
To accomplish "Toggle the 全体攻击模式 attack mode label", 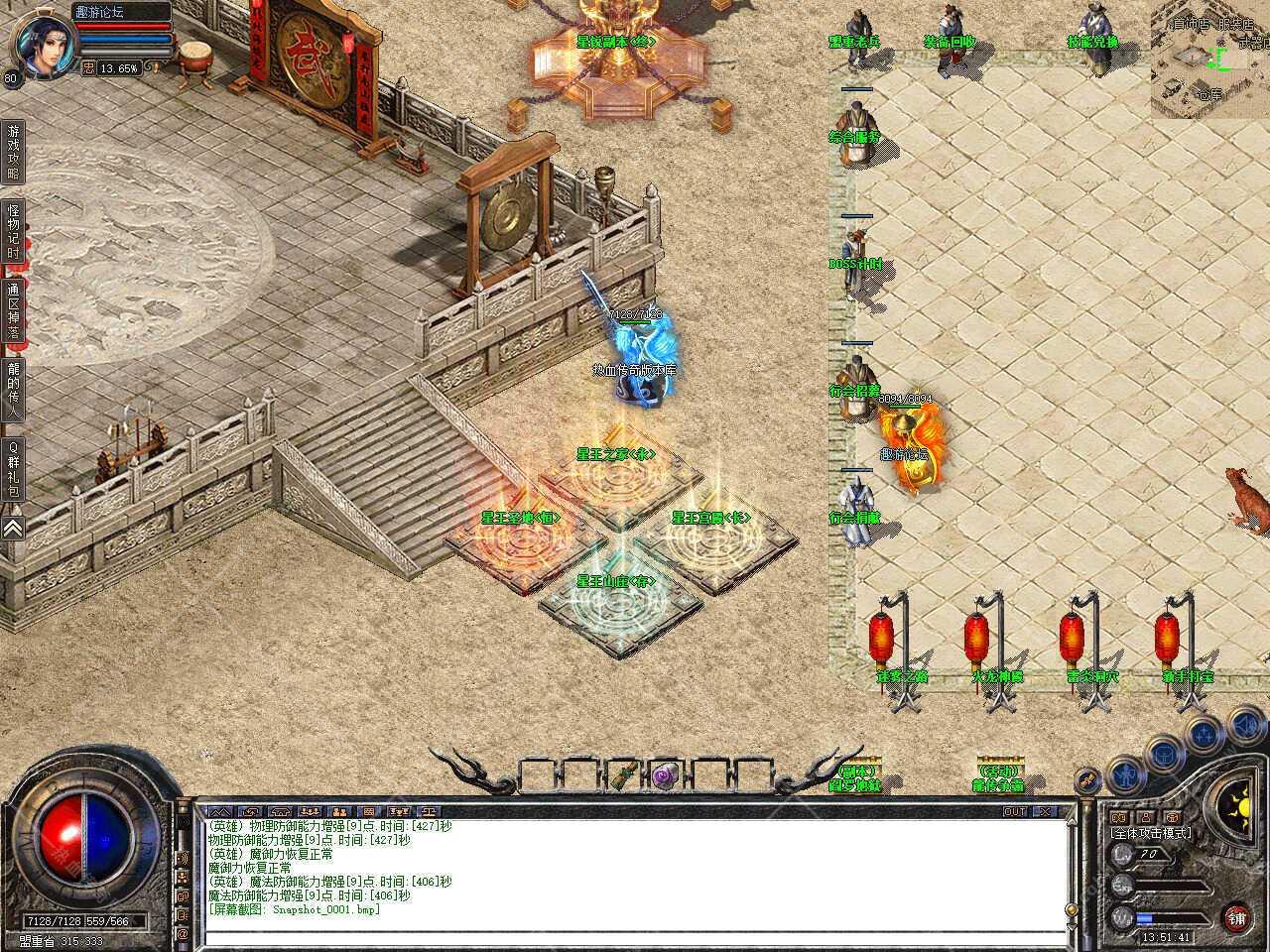I will pos(1151,834).
